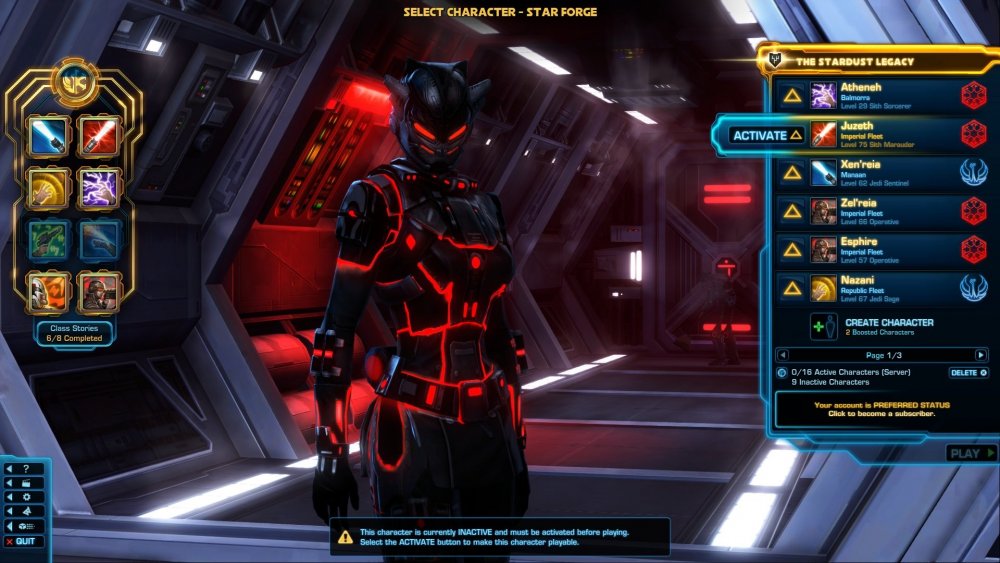Screen dimensions: 1000x563
Task: Delete the selected character
Action: click(x=968, y=373)
